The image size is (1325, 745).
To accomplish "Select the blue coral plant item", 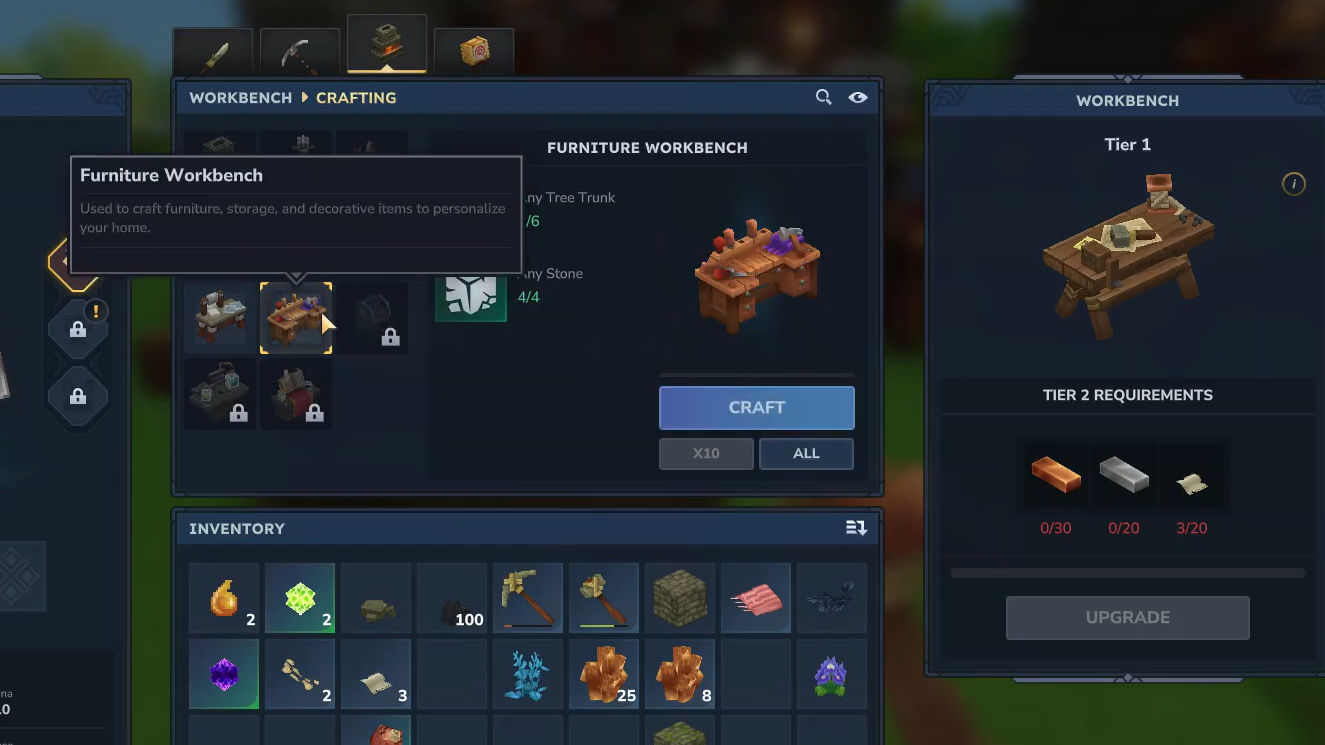I will click(x=528, y=674).
